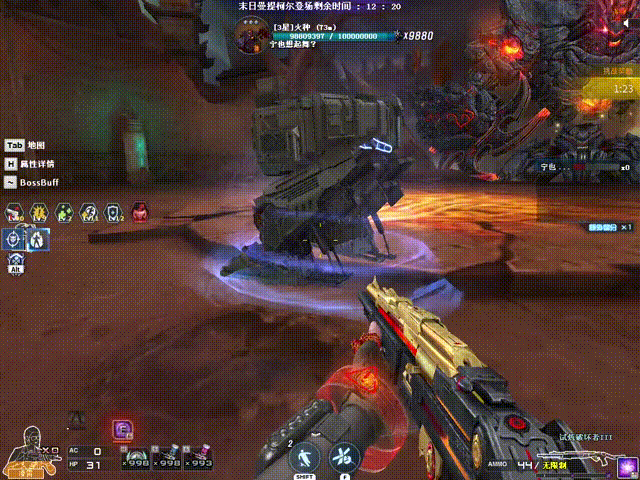Click the Alt helmet skill icon

coord(15,260)
